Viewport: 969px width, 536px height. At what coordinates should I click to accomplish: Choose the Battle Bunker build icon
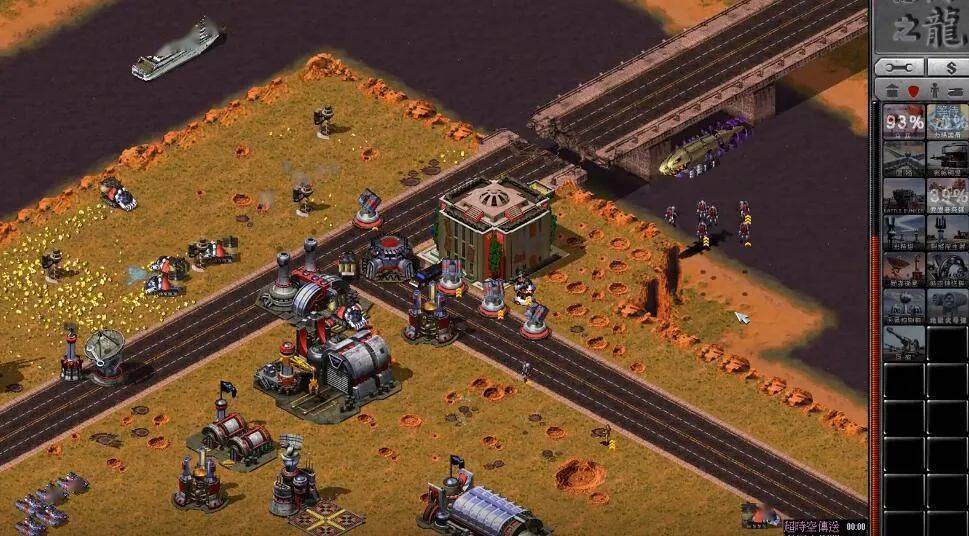pyautogui.click(x=903, y=196)
